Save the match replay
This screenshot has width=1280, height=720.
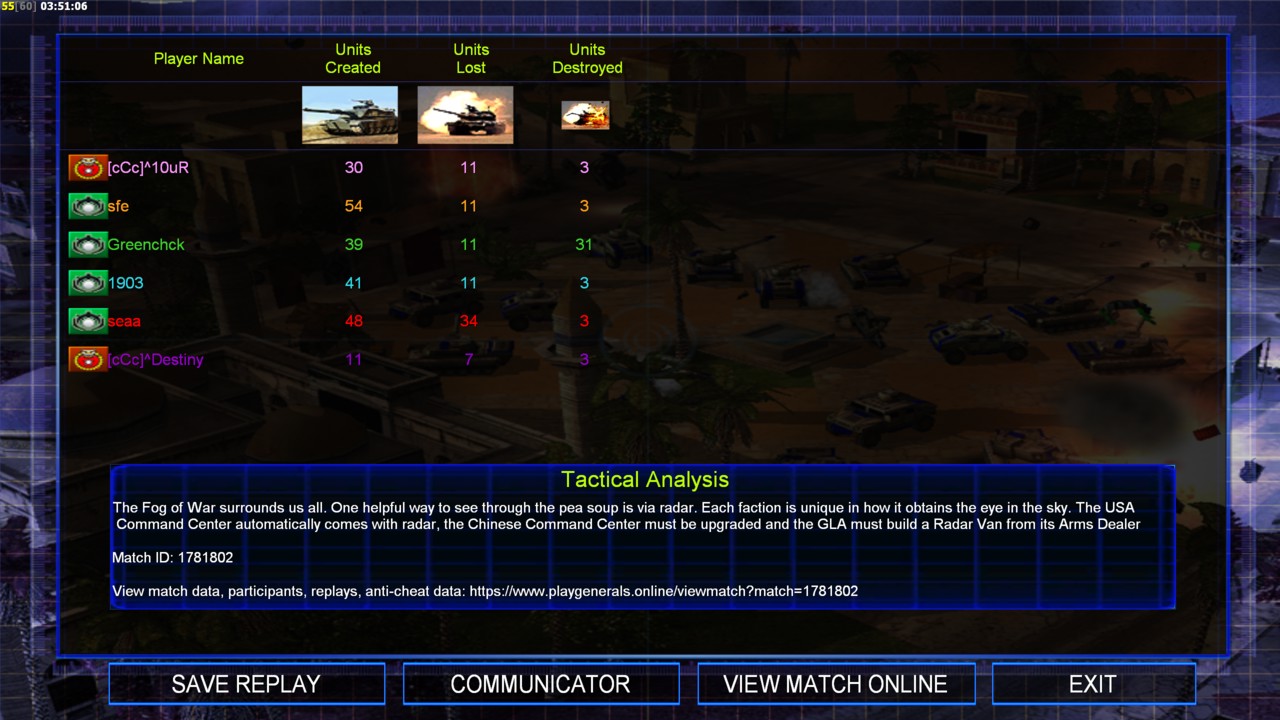(246, 684)
